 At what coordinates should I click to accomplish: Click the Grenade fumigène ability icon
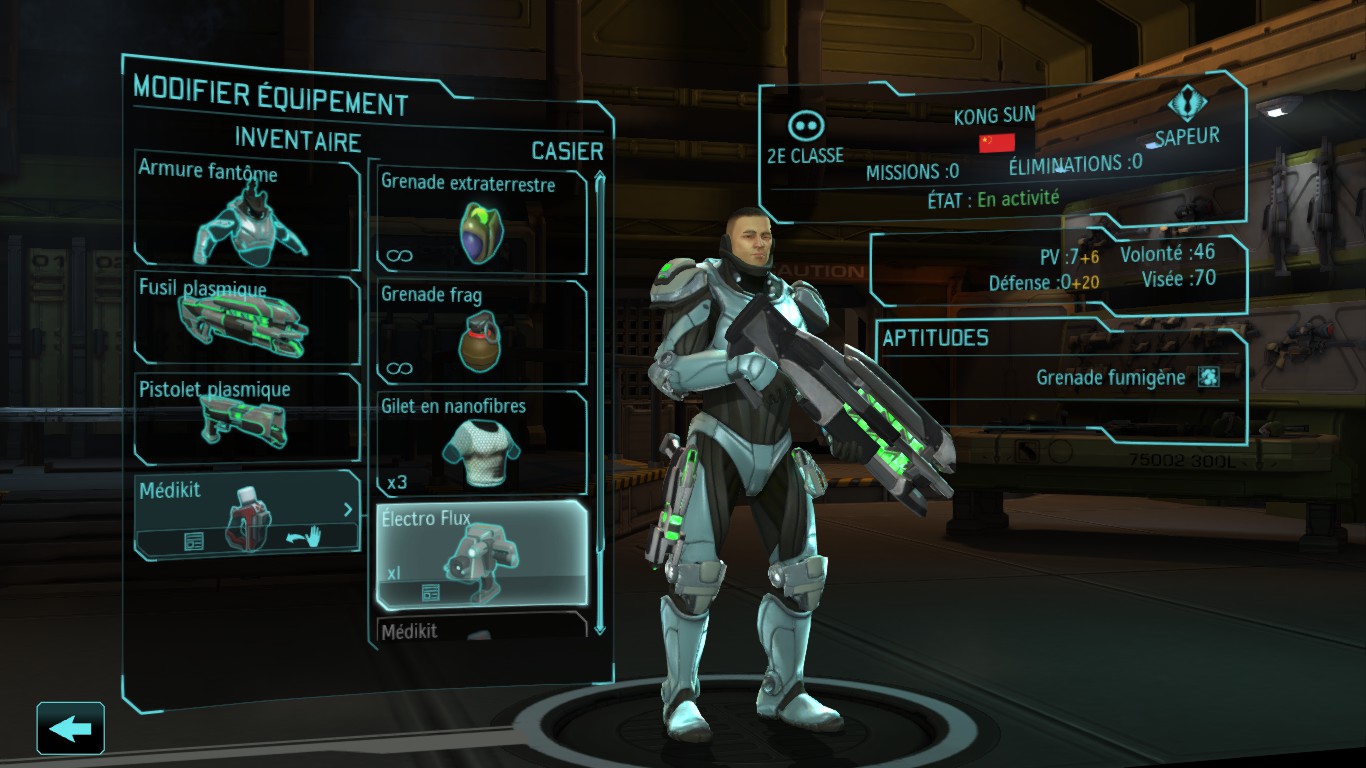click(x=1209, y=377)
